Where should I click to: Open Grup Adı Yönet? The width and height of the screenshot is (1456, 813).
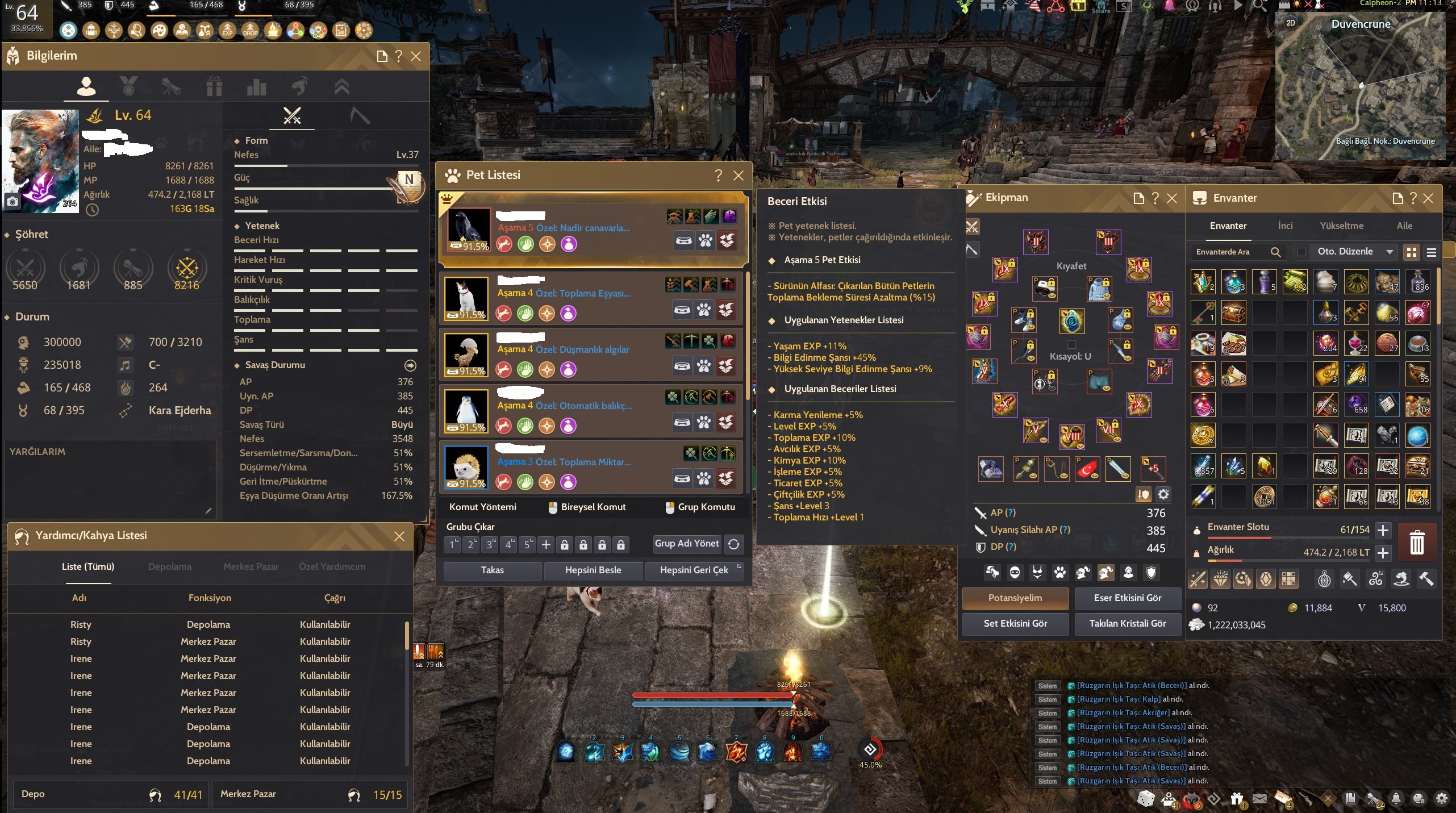pyautogui.click(x=686, y=544)
